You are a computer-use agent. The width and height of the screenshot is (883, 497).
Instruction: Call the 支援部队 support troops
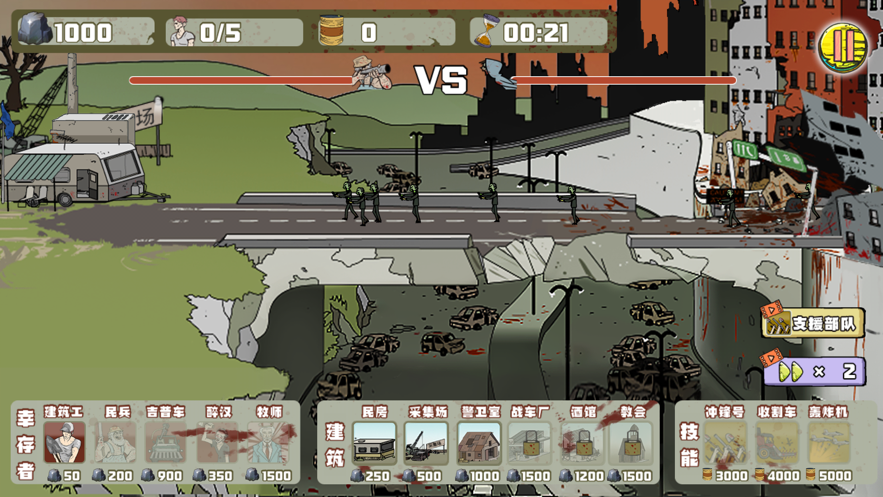click(813, 323)
